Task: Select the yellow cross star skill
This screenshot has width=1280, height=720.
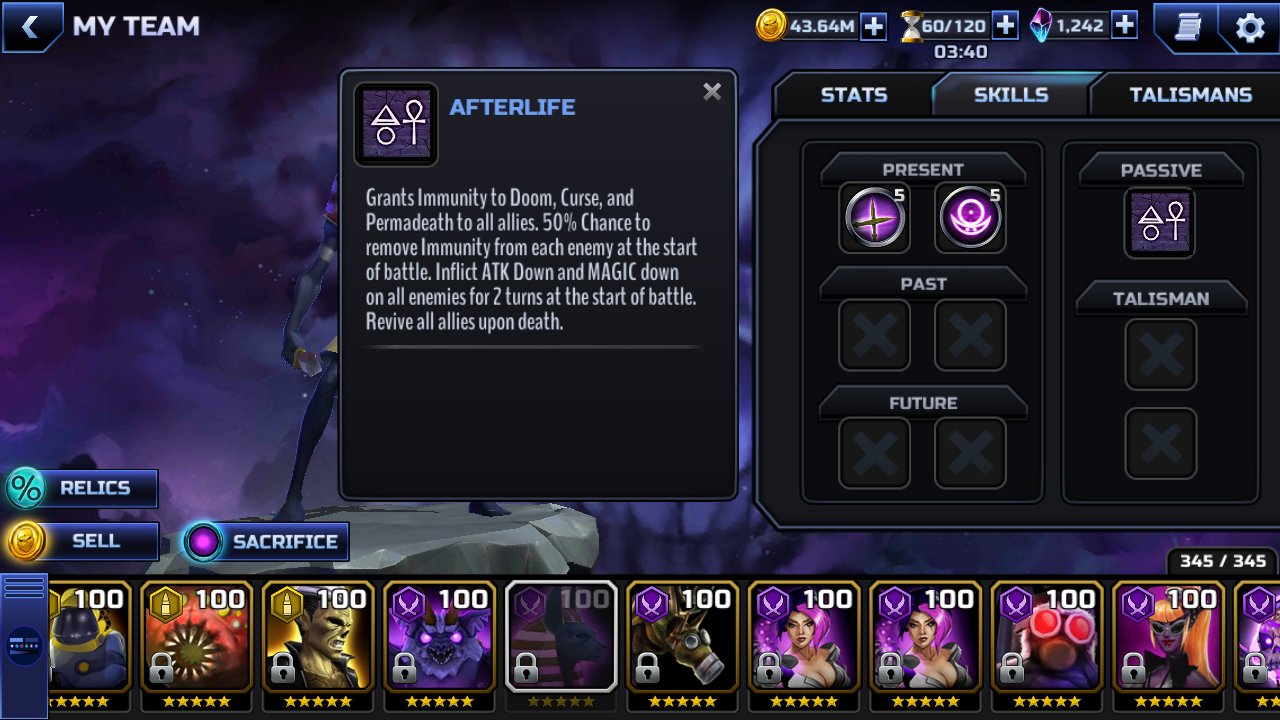Action: click(874, 218)
